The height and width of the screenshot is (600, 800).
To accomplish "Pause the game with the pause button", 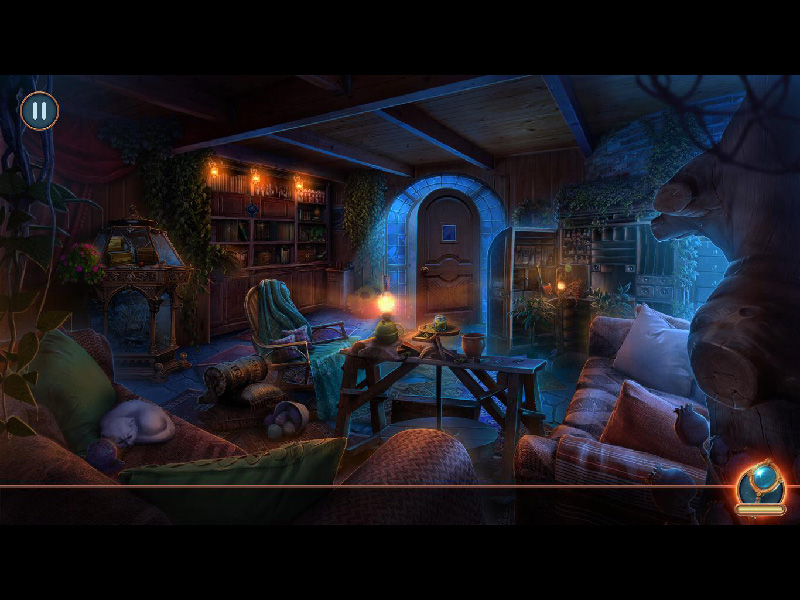I will tap(39, 110).
